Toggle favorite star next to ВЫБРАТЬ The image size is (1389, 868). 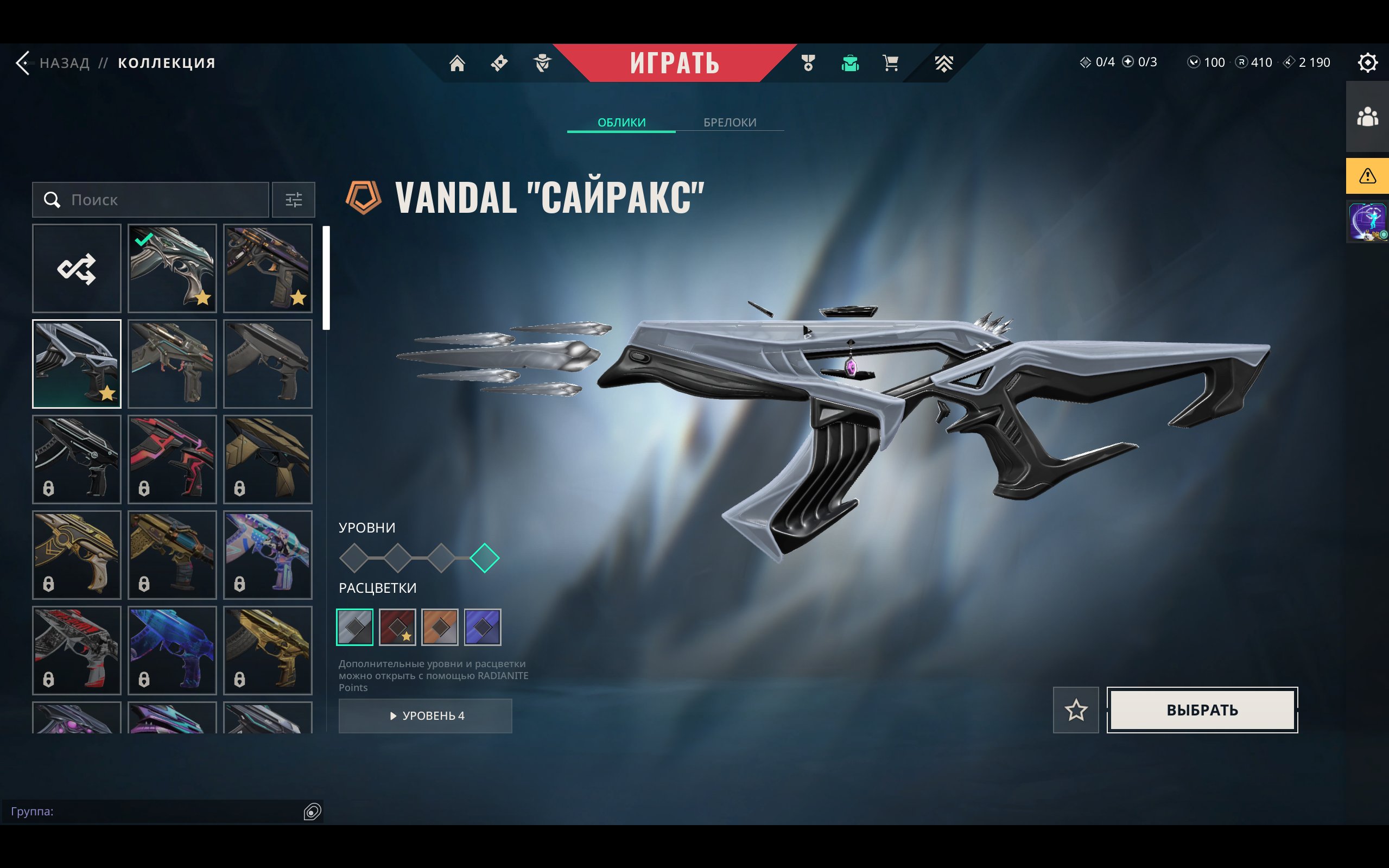click(1076, 709)
